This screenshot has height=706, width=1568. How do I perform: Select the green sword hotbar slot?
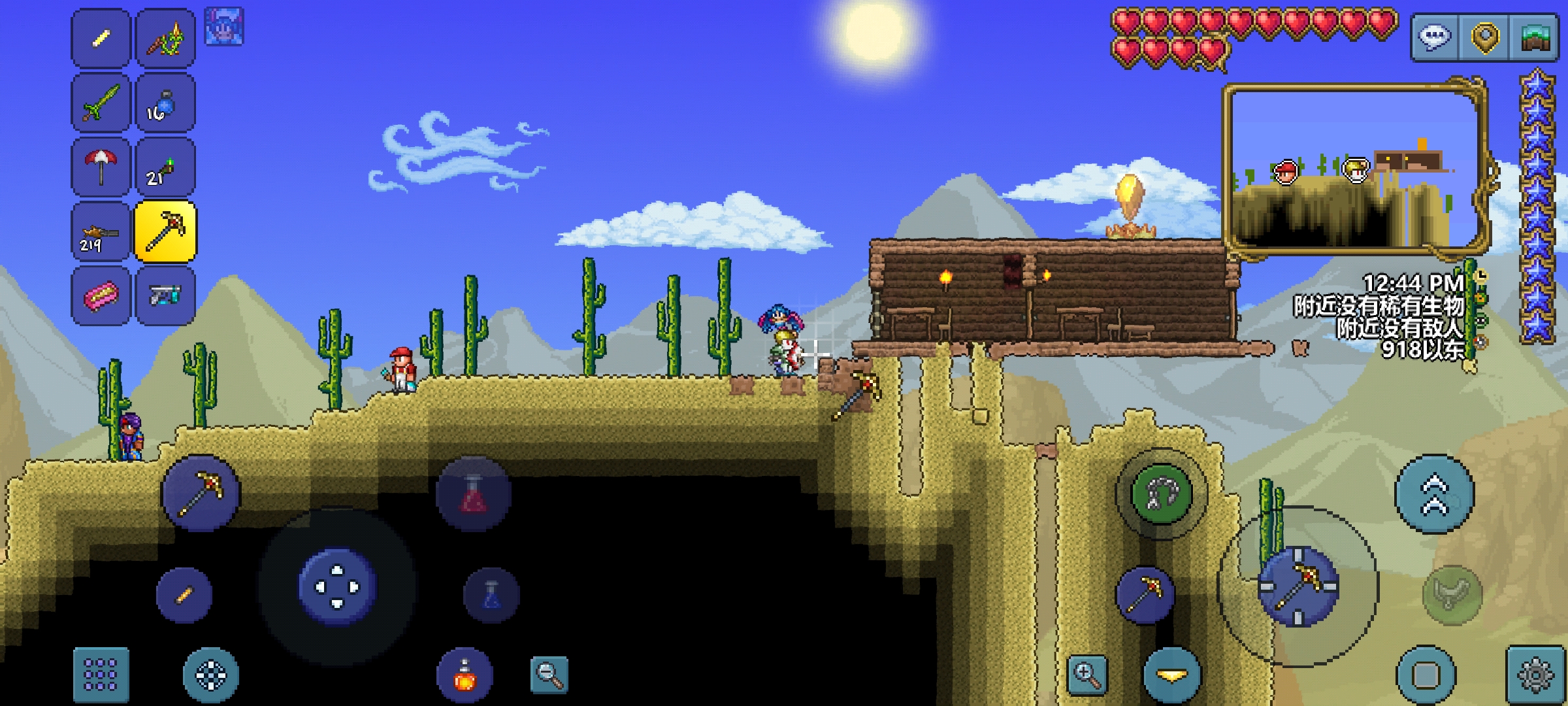point(101,103)
